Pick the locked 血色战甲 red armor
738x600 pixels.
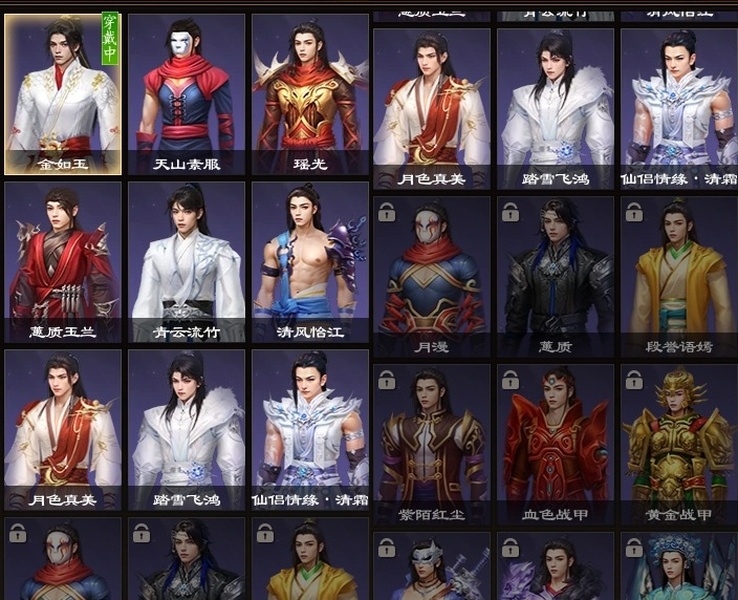[x=555, y=445]
